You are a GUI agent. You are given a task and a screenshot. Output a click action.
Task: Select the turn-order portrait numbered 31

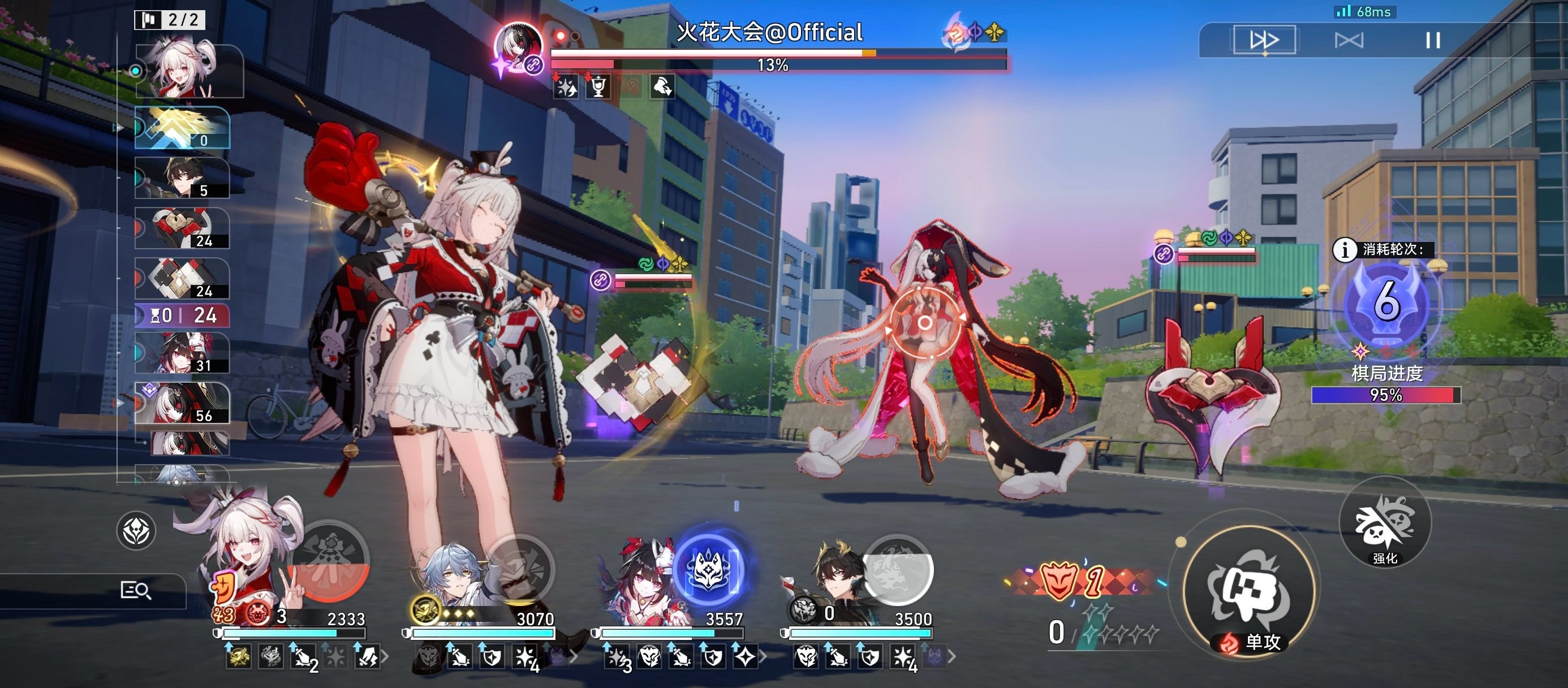[182, 353]
